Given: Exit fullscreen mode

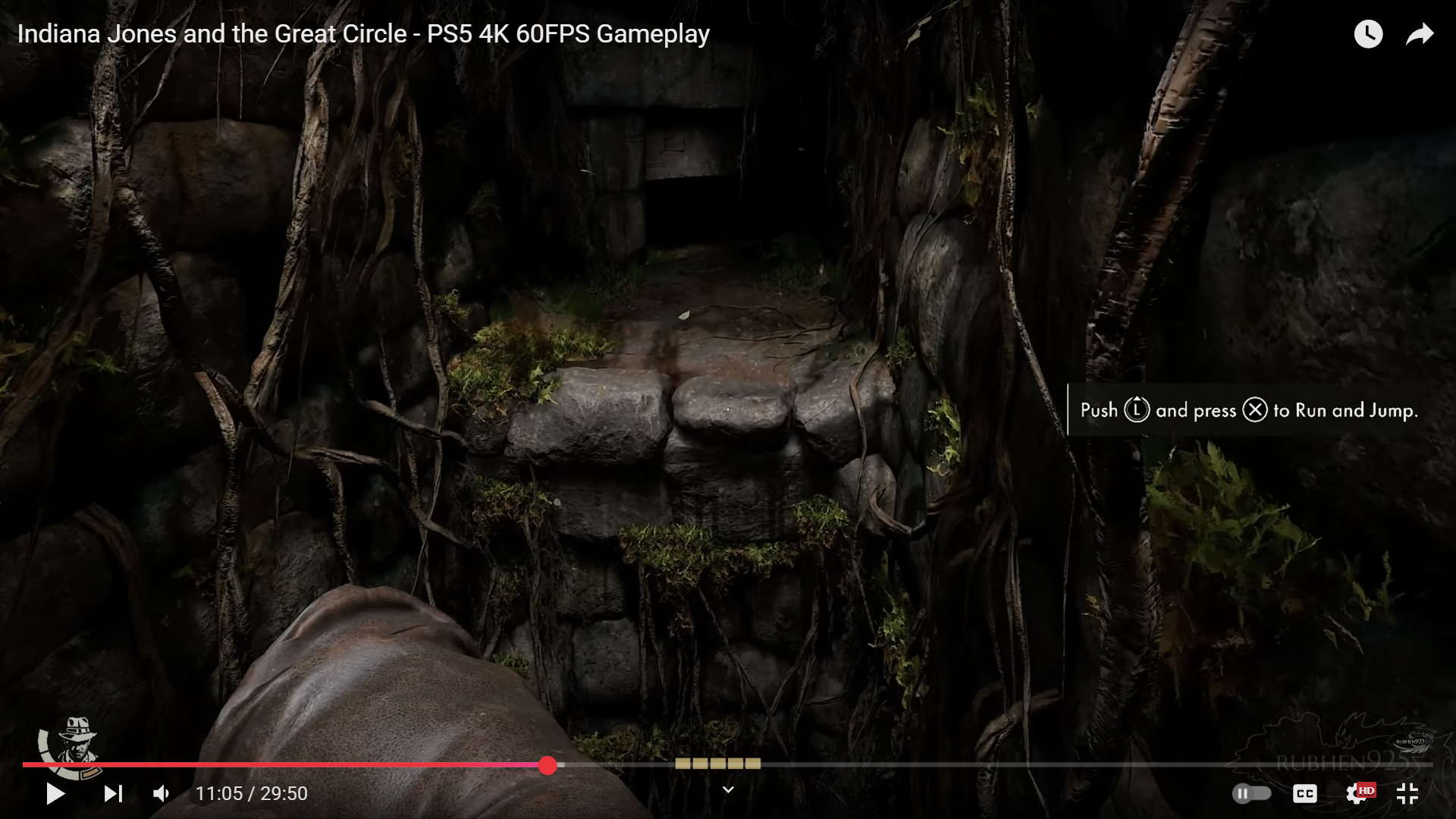Looking at the screenshot, I should (1408, 793).
